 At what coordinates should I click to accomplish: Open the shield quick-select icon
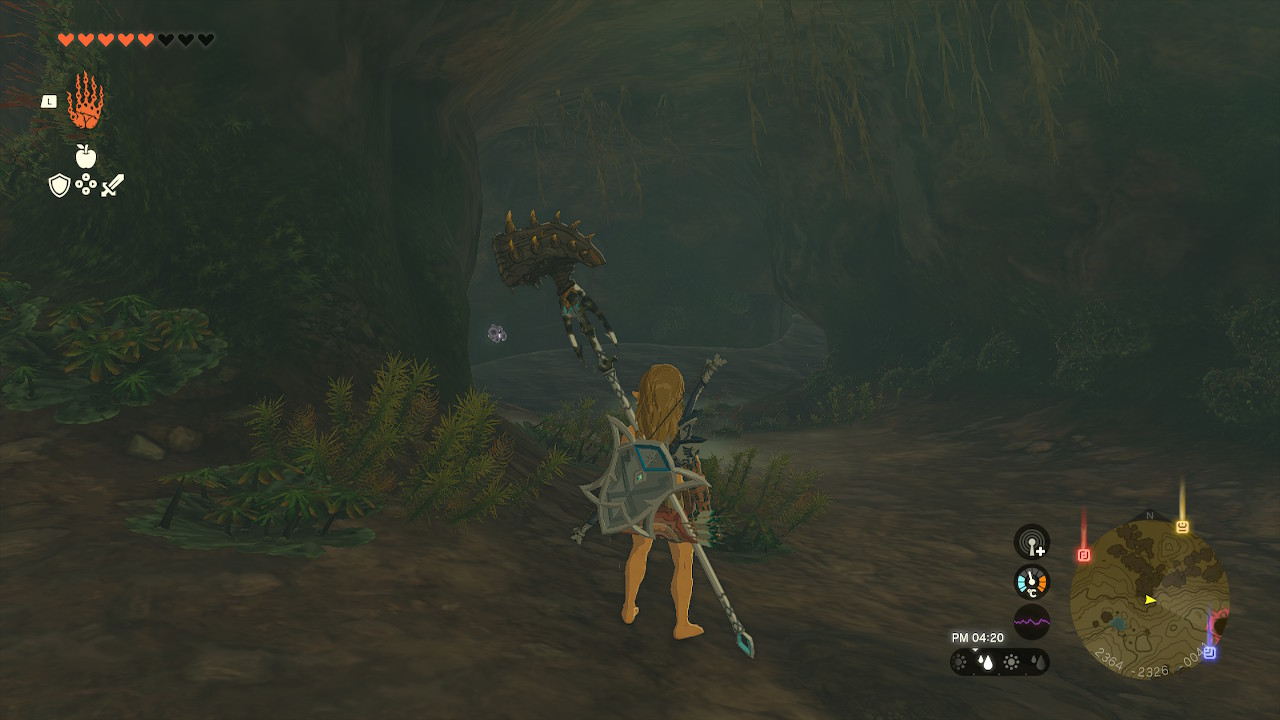pos(59,185)
